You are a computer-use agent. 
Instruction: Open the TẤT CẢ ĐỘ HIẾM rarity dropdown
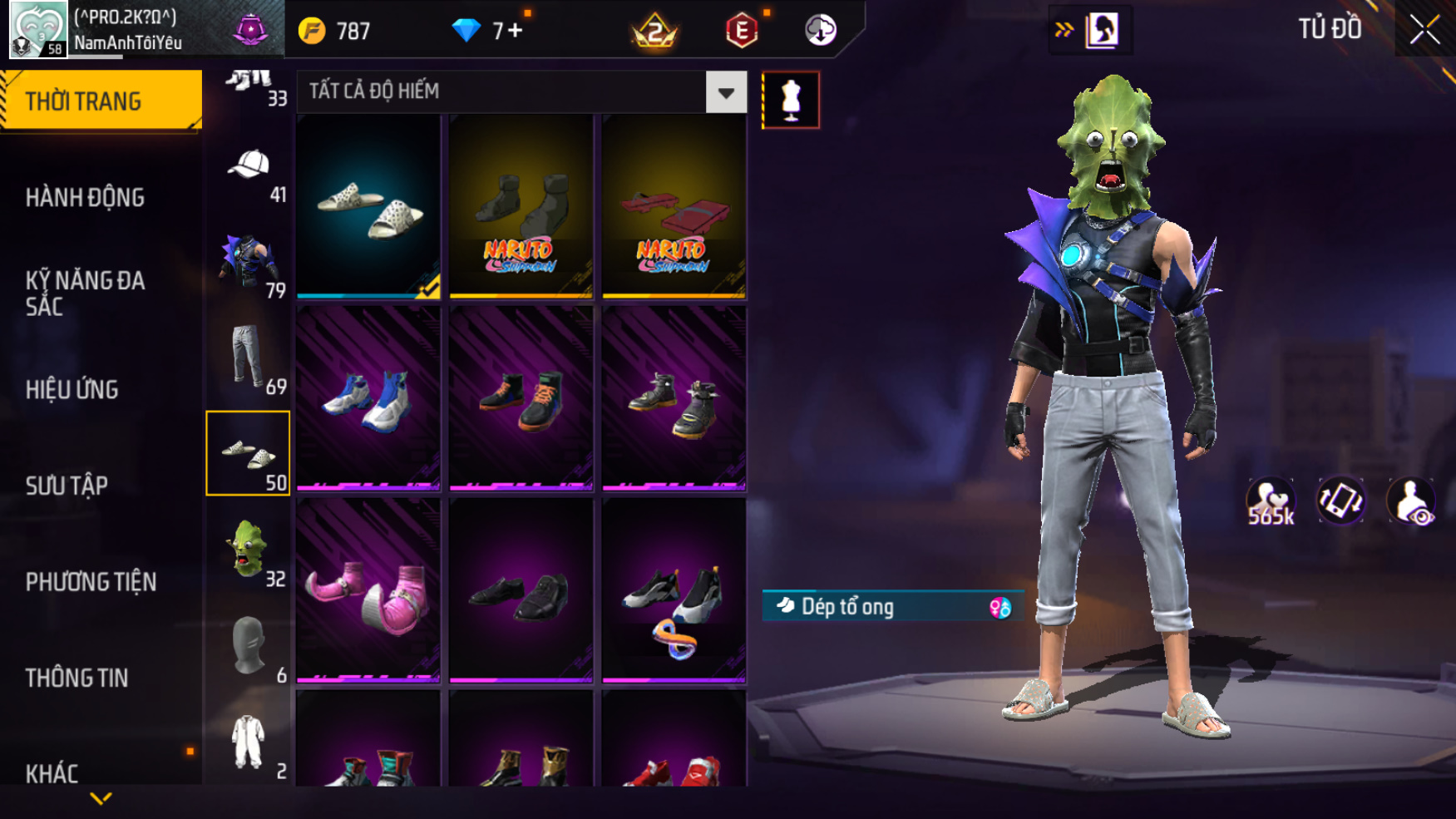[x=725, y=92]
